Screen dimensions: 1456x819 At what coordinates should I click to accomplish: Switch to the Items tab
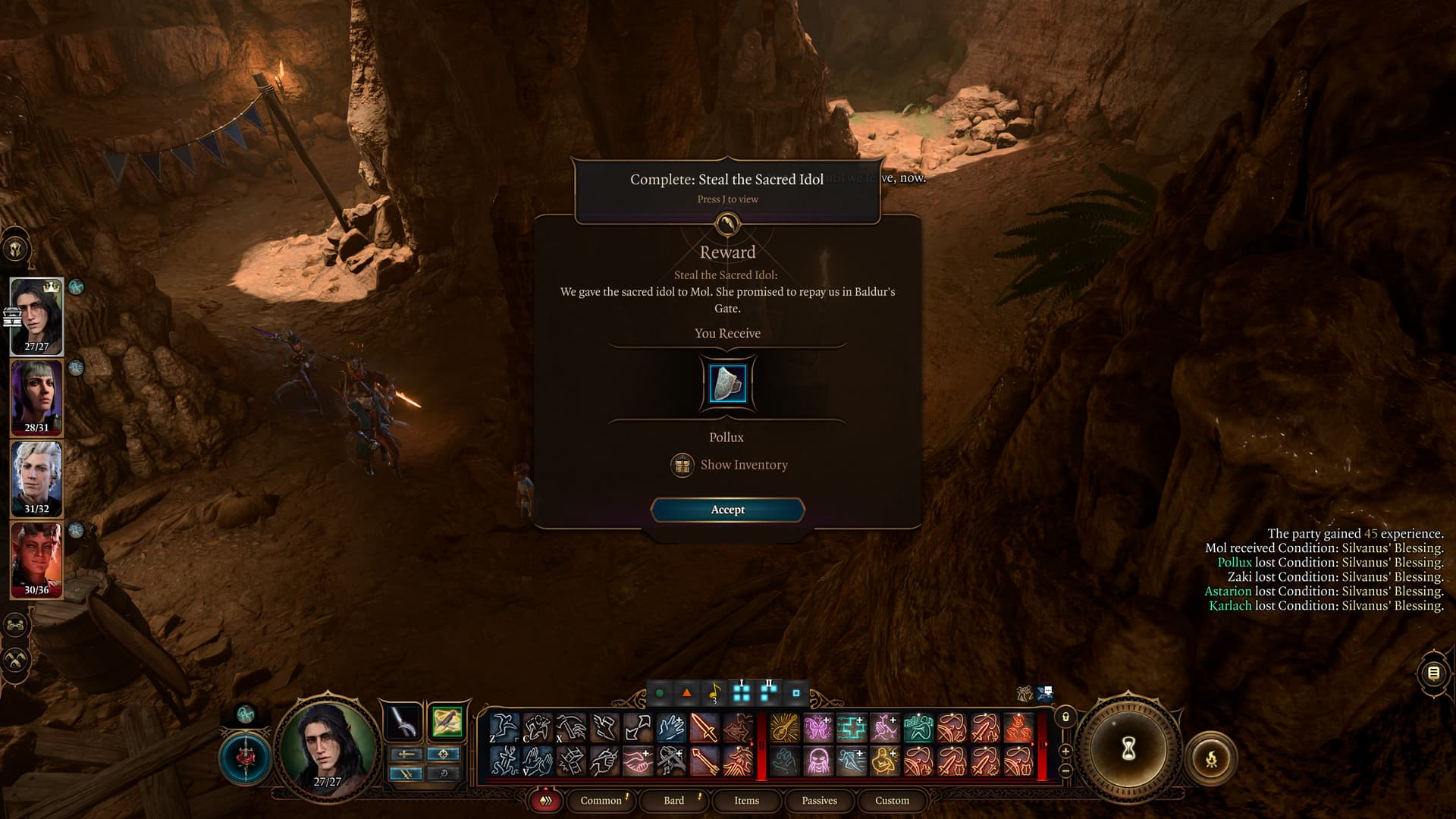[x=746, y=800]
